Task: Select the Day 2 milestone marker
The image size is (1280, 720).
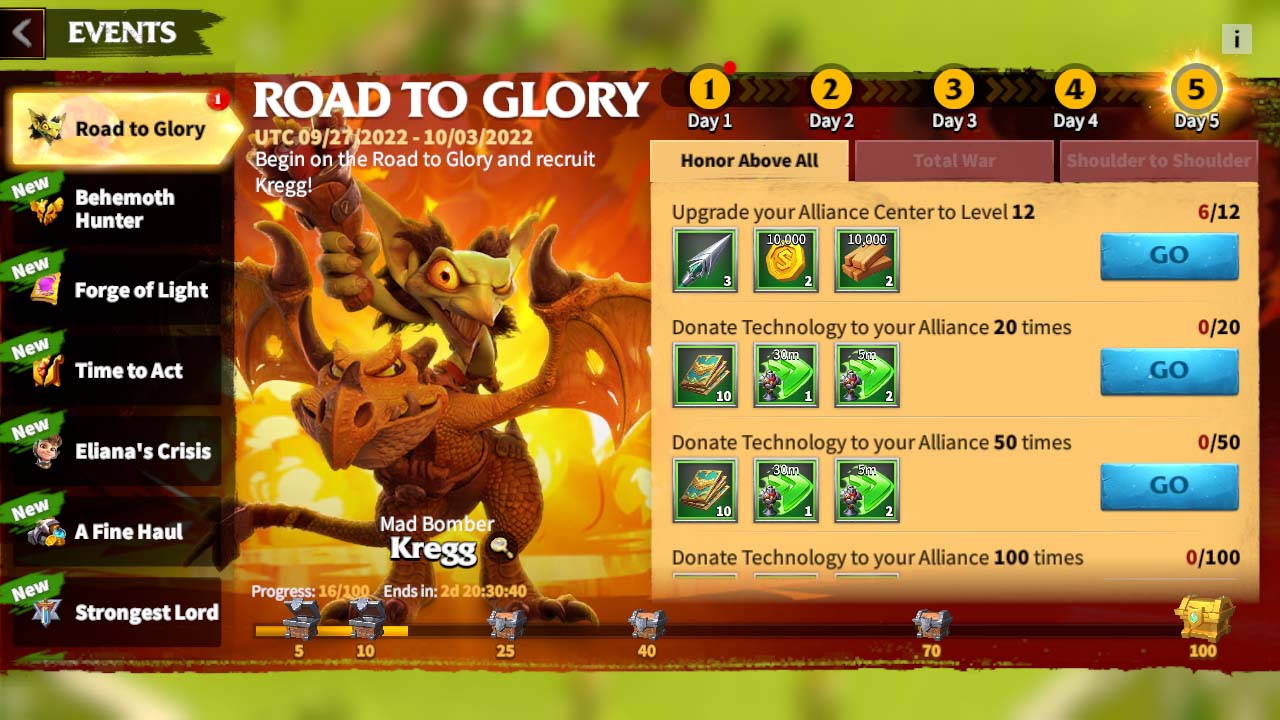Action: coord(831,87)
